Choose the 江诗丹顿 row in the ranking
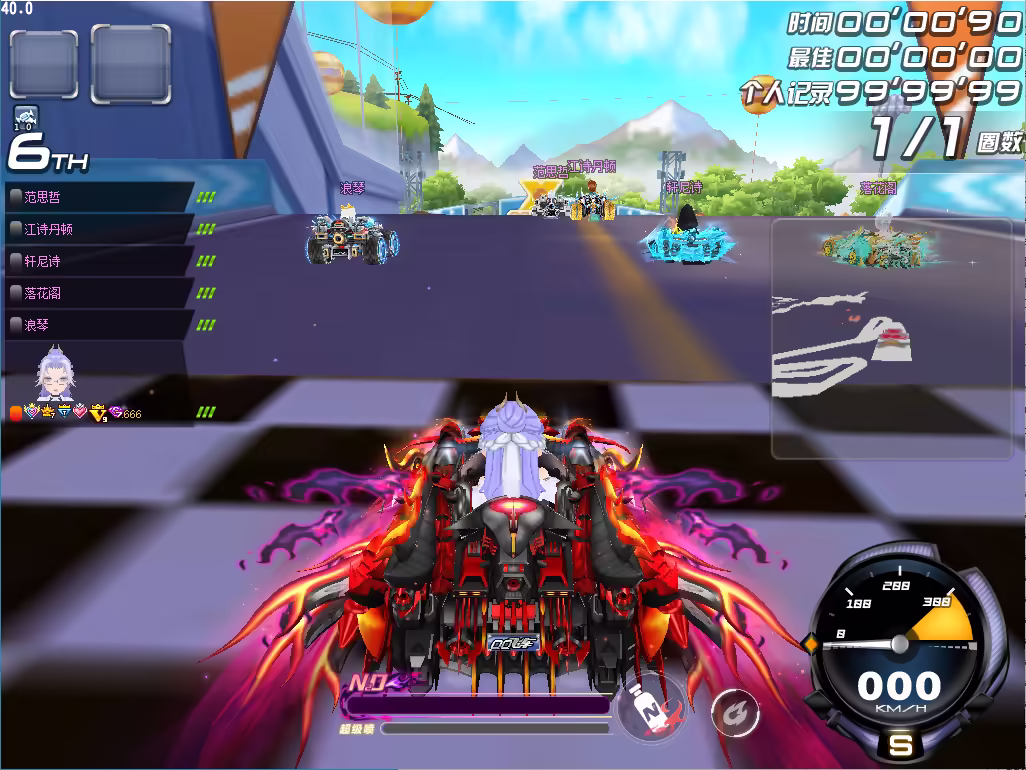This screenshot has height=770, width=1026. pos(100,229)
